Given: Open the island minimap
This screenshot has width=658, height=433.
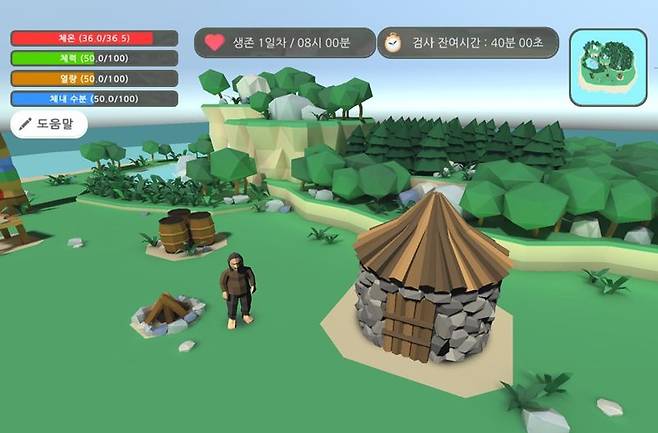Looking at the screenshot, I should pyautogui.click(x=608, y=66).
